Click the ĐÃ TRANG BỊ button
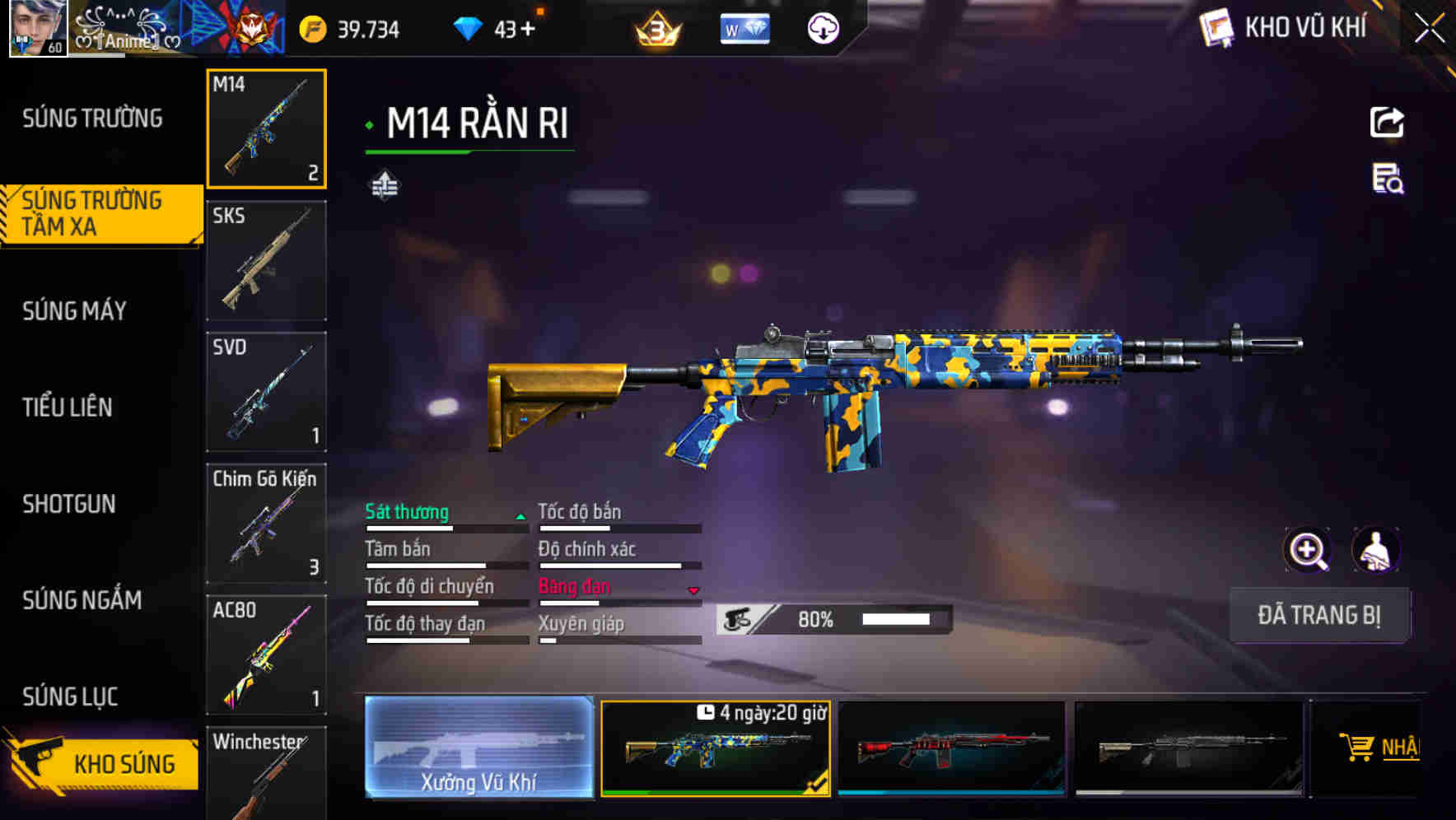Viewport: 1456px width, 820px height. pyautogui.click(x=1319, y=615)
